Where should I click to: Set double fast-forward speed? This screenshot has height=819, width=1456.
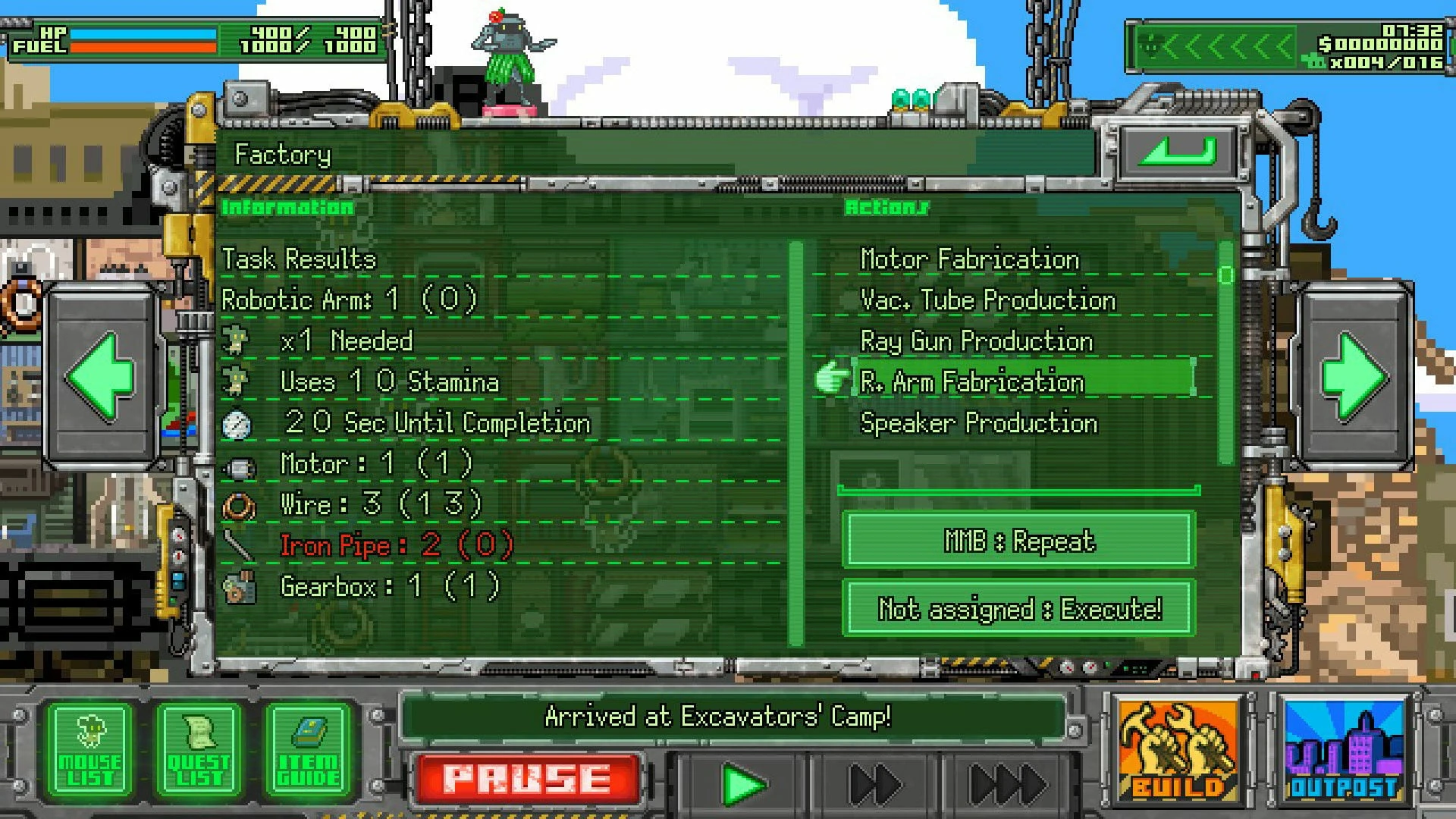coord(874,784)
